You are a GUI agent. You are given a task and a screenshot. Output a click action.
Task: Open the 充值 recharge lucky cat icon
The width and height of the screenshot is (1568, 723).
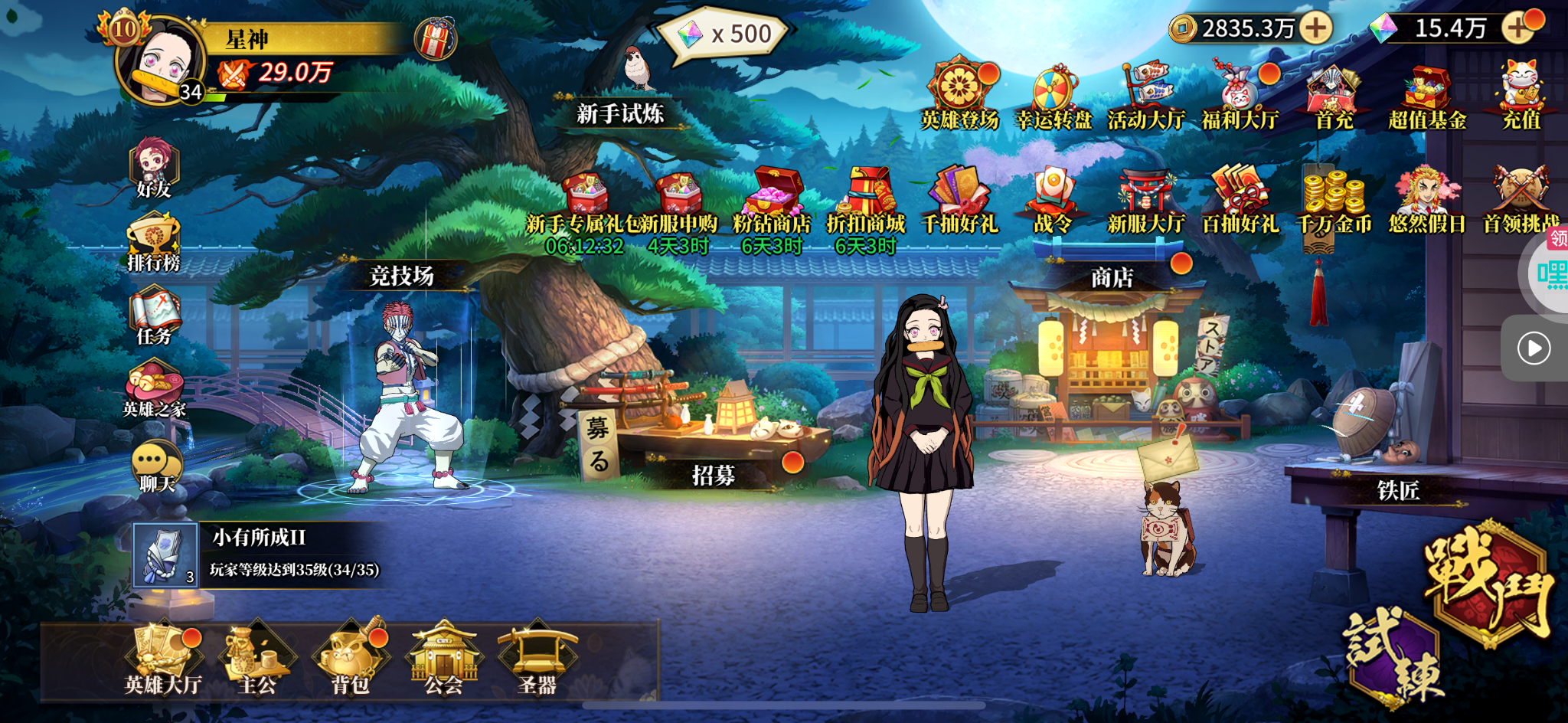tap(1521, 96)
